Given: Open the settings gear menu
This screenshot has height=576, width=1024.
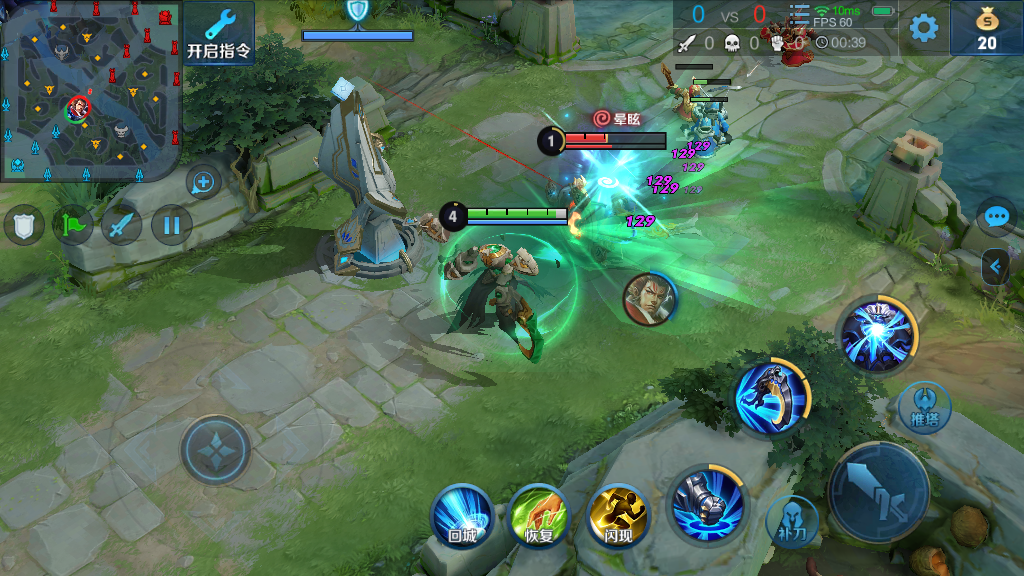Looking at the screenshot, I should click(923, 28).
